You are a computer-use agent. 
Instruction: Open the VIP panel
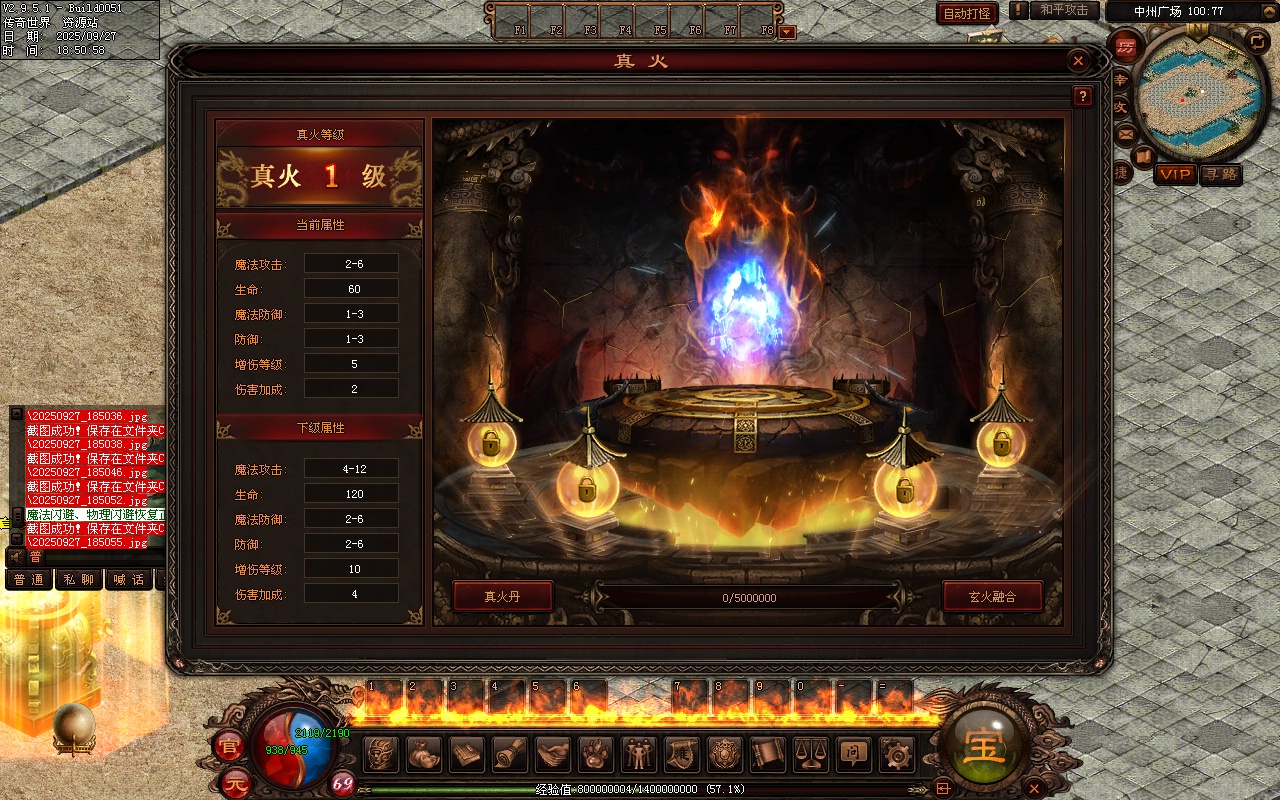[1175, 174]
